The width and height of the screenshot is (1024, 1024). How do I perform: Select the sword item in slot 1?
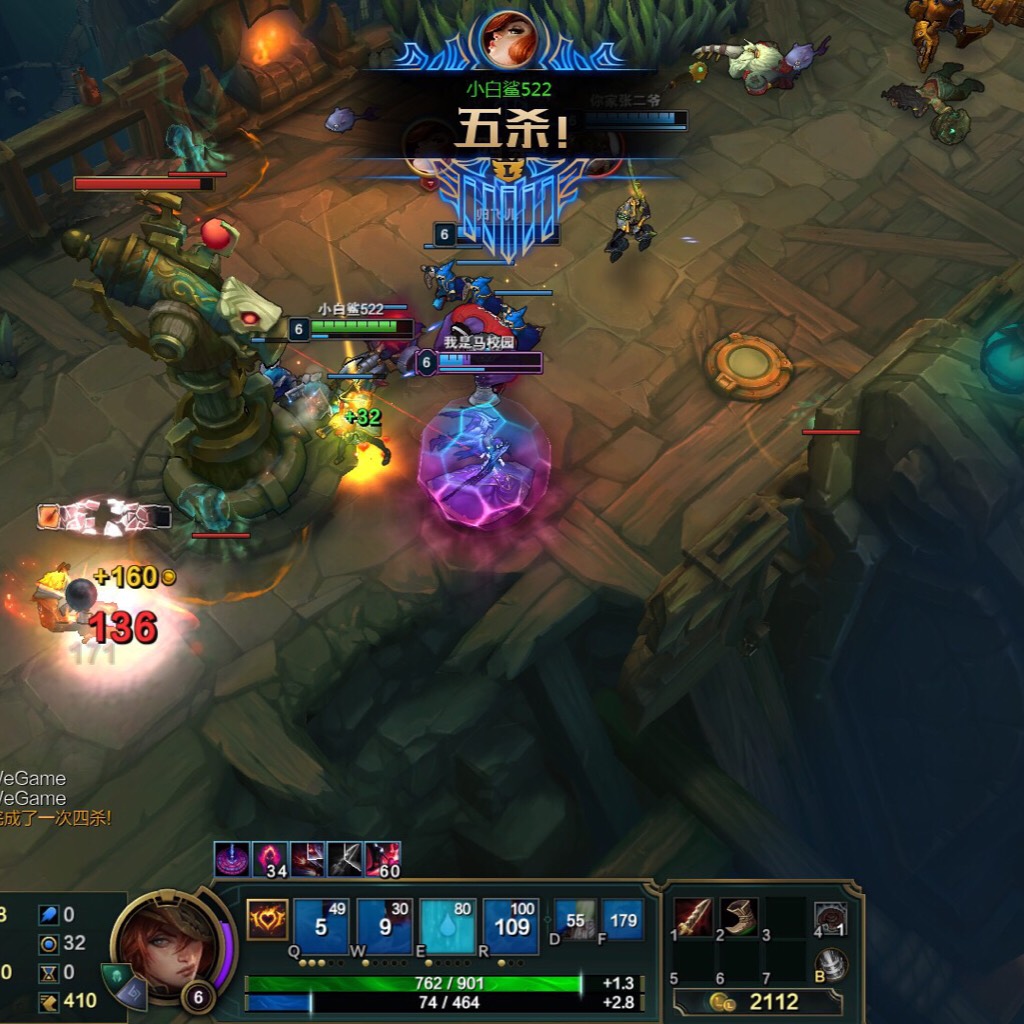coord(693,917)
